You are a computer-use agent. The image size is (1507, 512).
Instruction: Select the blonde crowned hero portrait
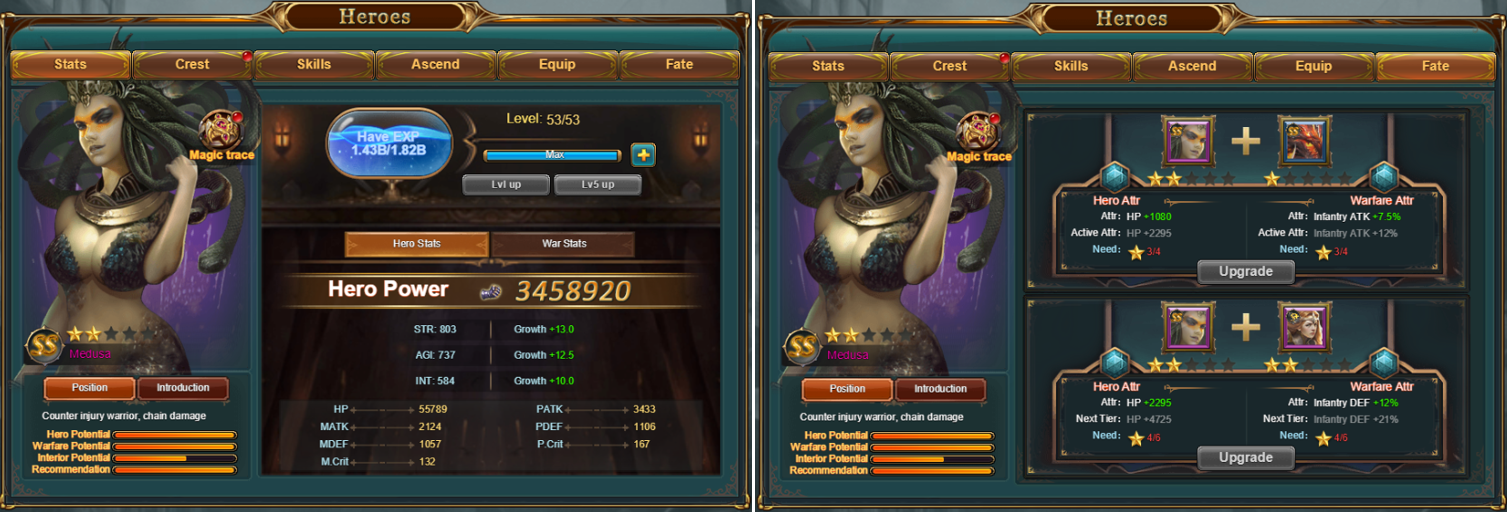coord(1304,329)
